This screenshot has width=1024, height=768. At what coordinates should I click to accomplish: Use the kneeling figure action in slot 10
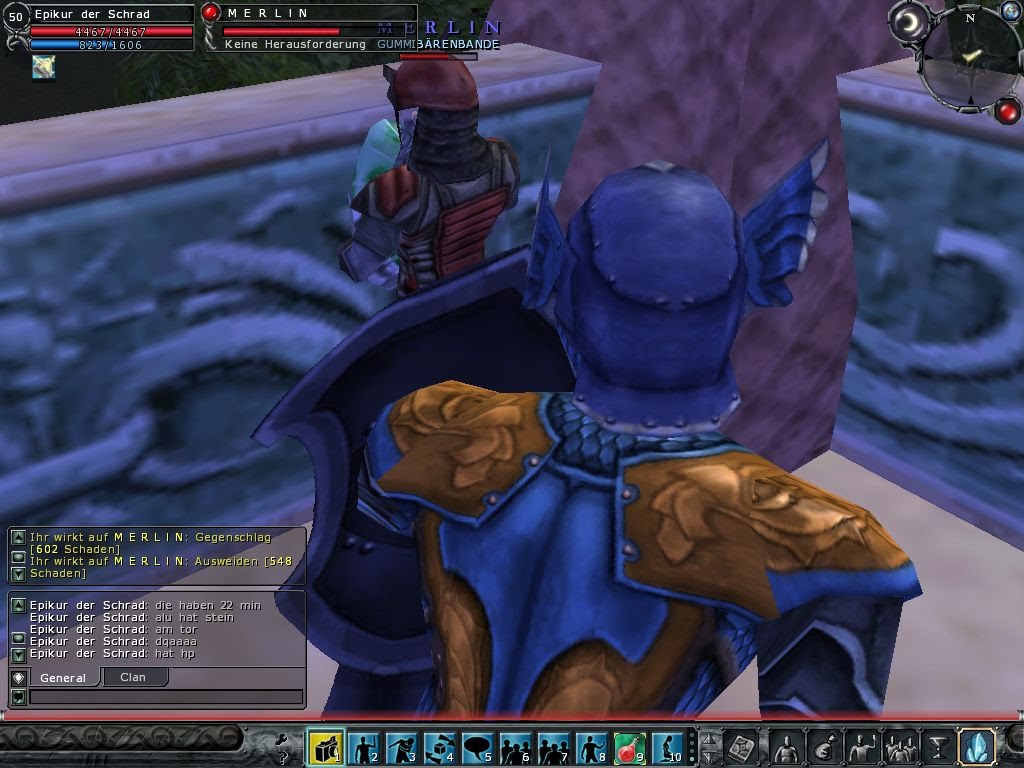[667, 747]
